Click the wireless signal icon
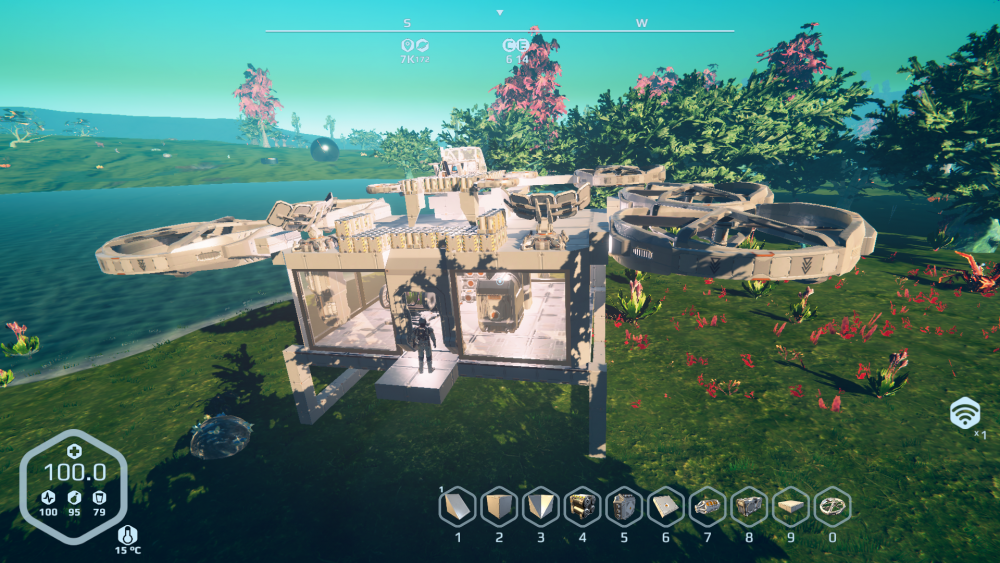 click(x=964, y=411)
